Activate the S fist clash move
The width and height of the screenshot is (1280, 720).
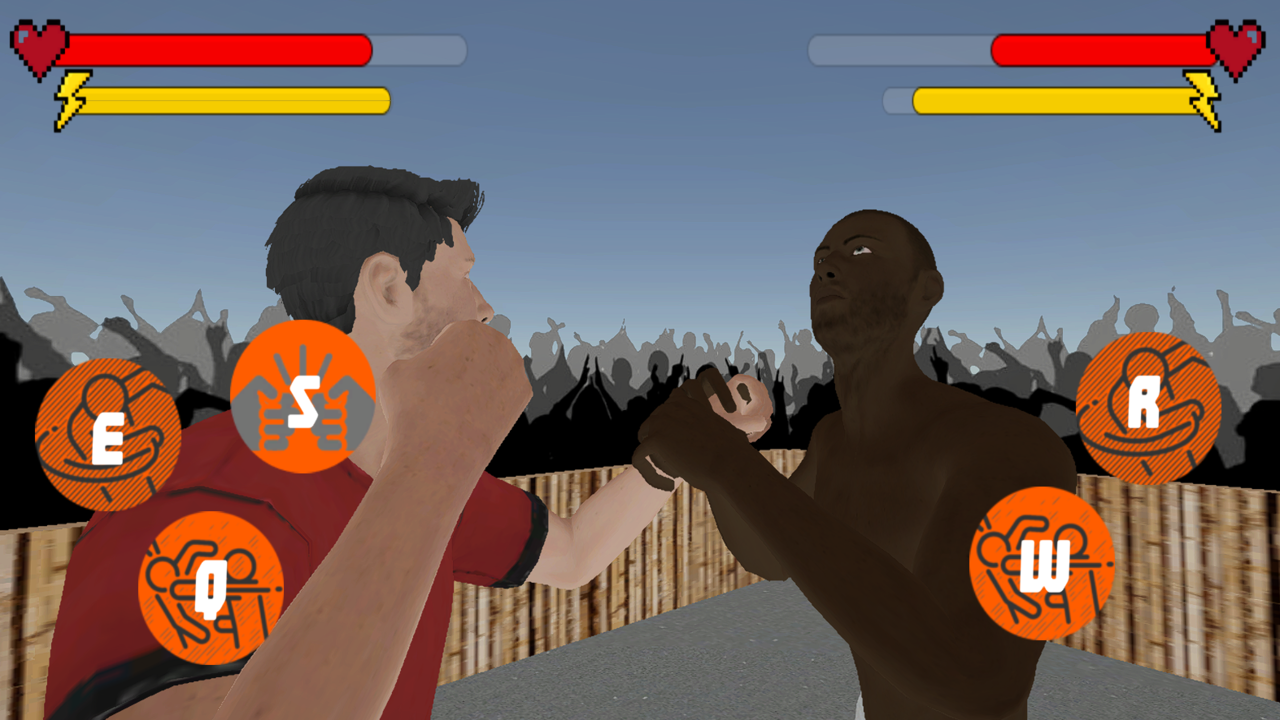point(305,398)
